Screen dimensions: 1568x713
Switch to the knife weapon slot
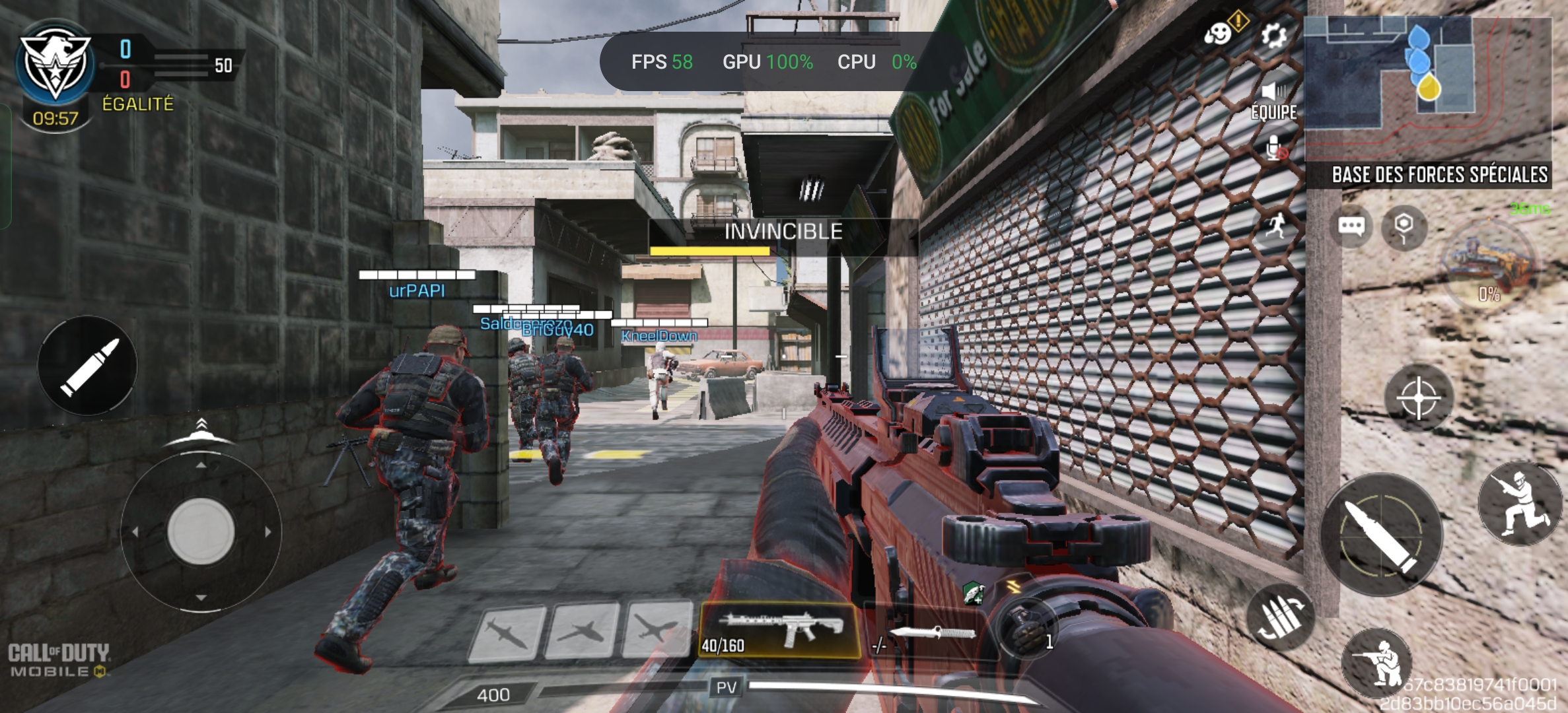point(928,635)
